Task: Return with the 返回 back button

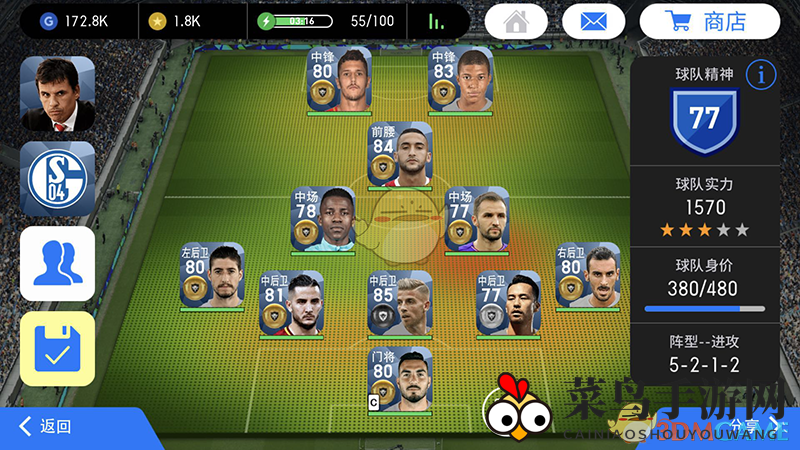Action: (46, 427)
